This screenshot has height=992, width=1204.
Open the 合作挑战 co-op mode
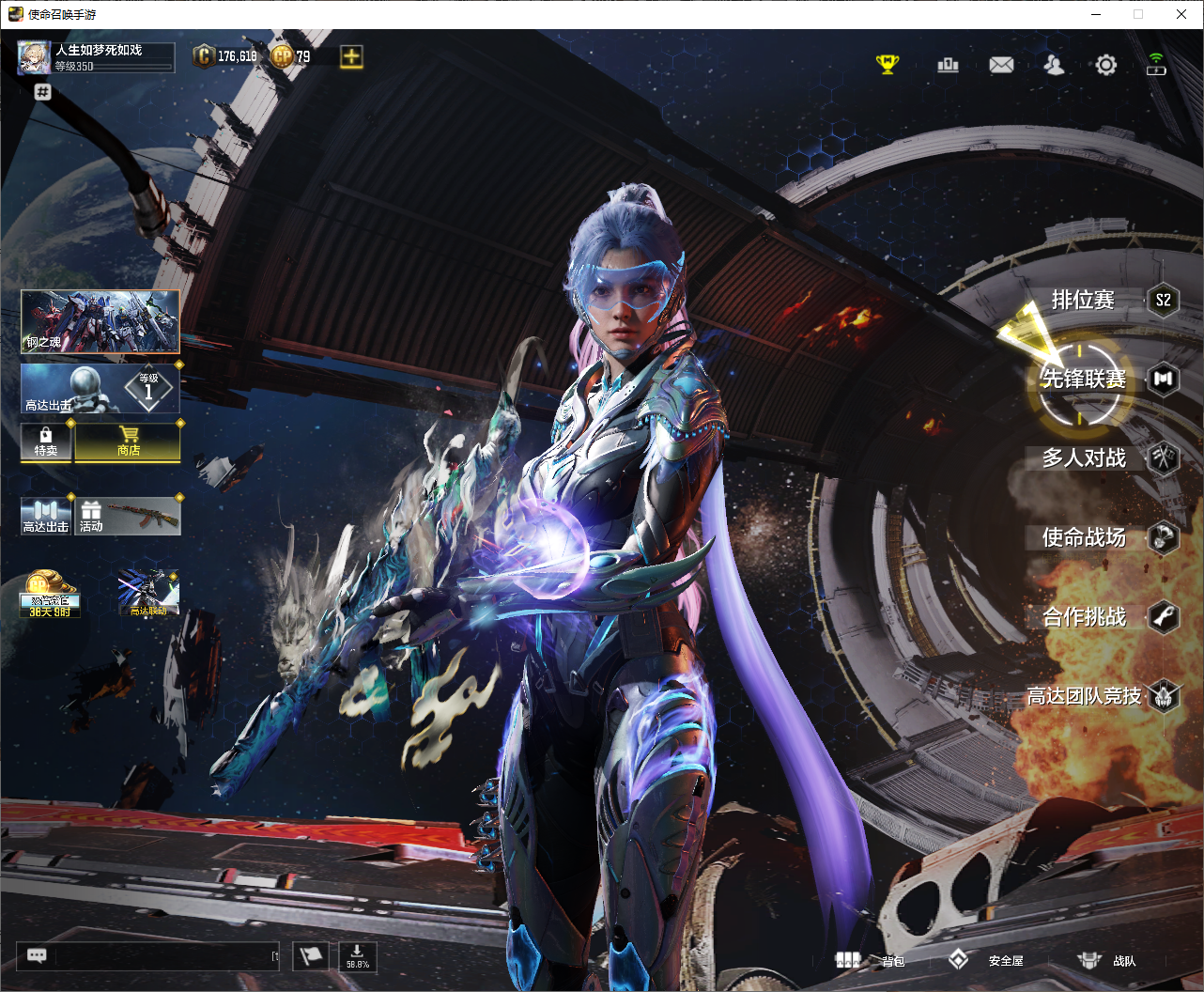tap(1084, 617)
